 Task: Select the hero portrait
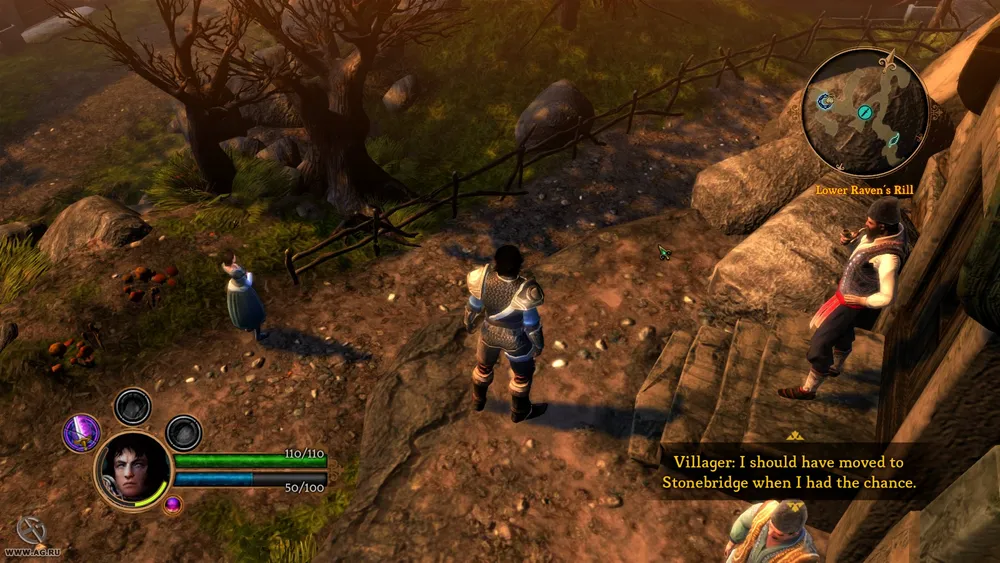(x=133, y=469)
